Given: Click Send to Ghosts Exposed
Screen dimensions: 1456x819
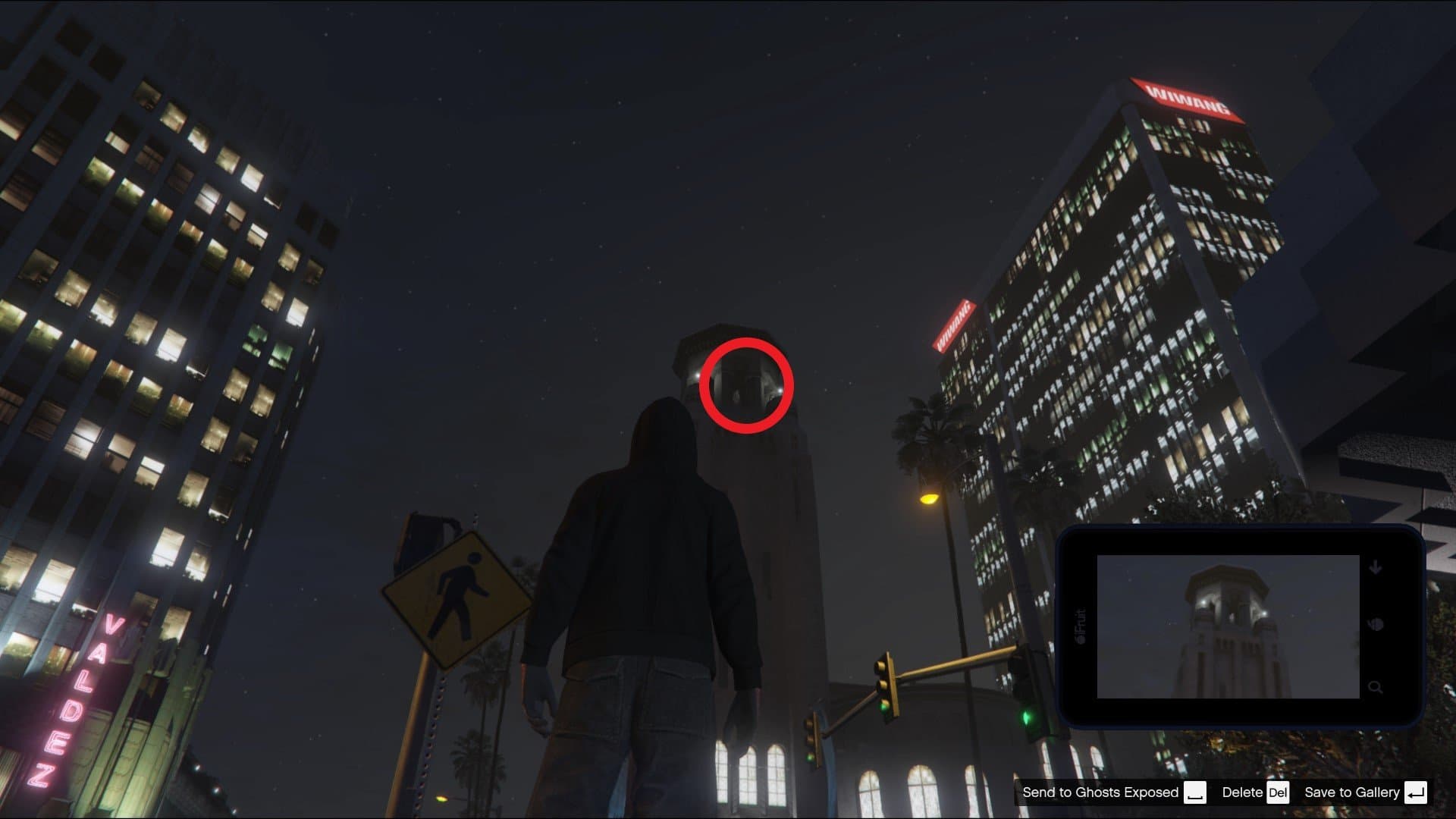Looking at the screenshot, I should pyautogui.click(x=1098, y=792).
